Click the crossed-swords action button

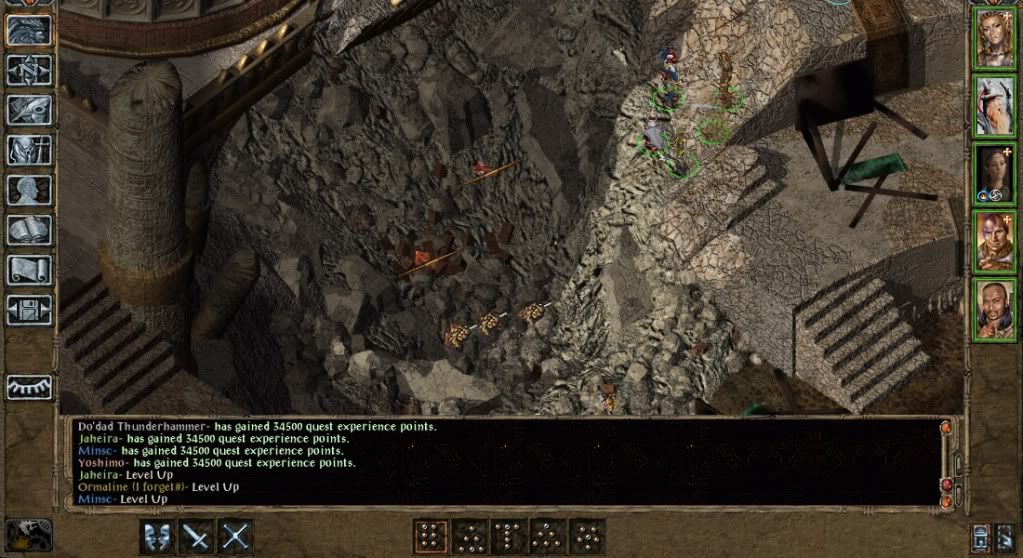[x=235, y=536]
